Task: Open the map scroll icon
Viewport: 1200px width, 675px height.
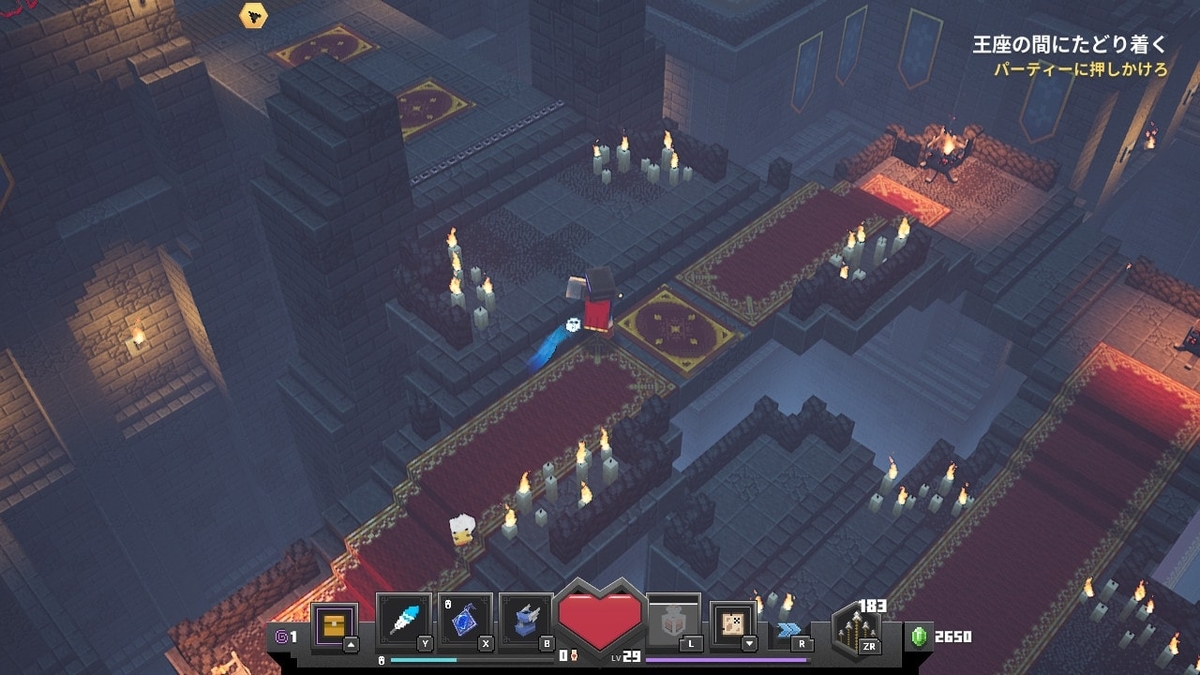Action: pyautogui.click(x=732, y=624)
